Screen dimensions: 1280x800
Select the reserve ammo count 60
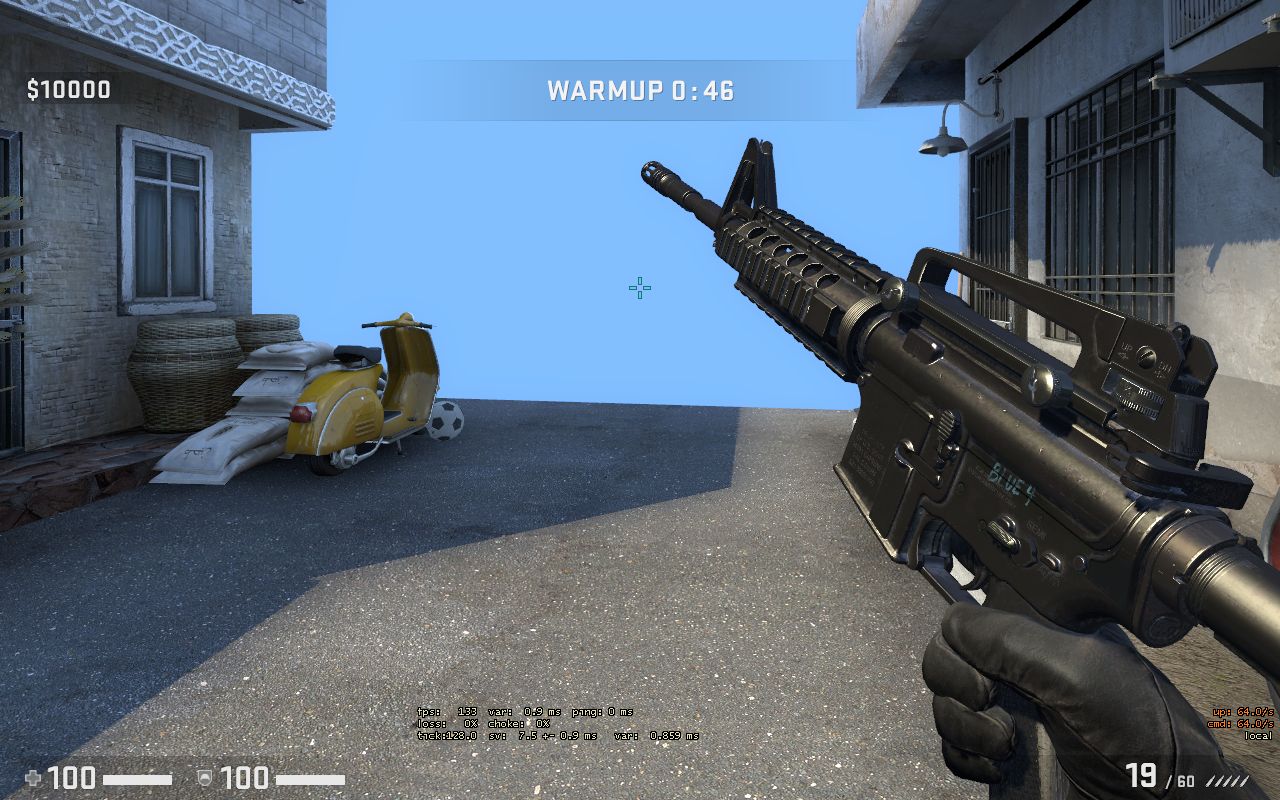pyautogui.click(x=1184, y=781)
